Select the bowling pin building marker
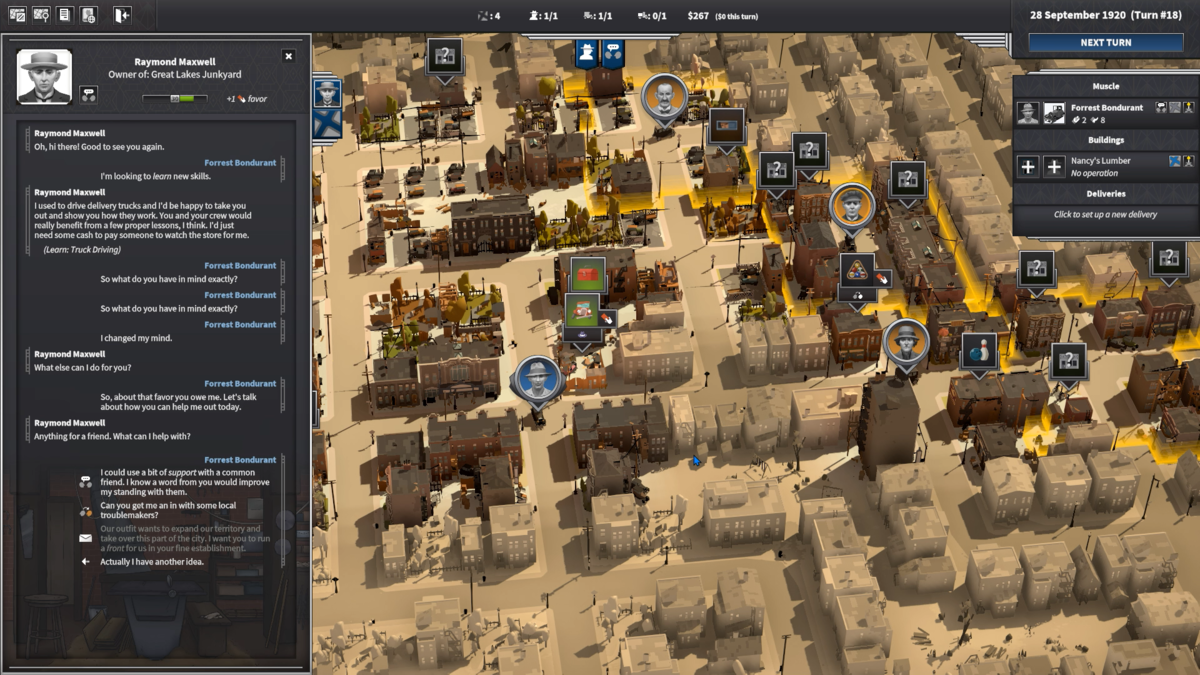This screenshot has width=1200, height=675. [979, 350]
